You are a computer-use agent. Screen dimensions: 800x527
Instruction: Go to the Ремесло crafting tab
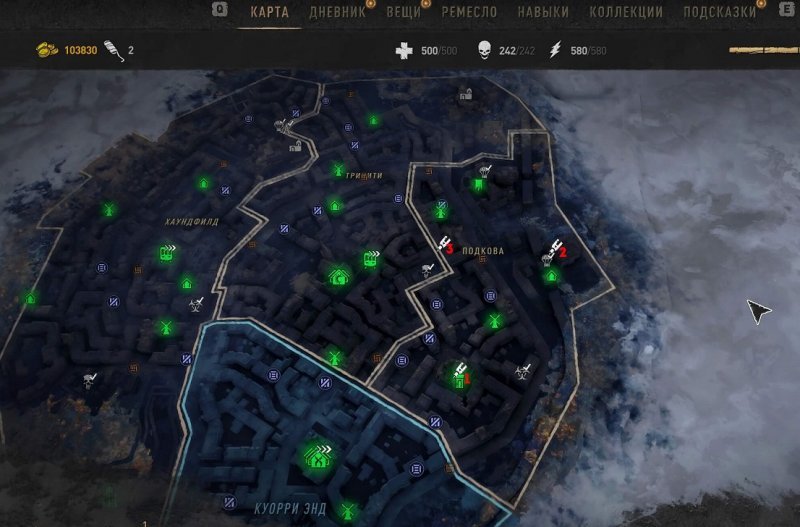point(469,13)
